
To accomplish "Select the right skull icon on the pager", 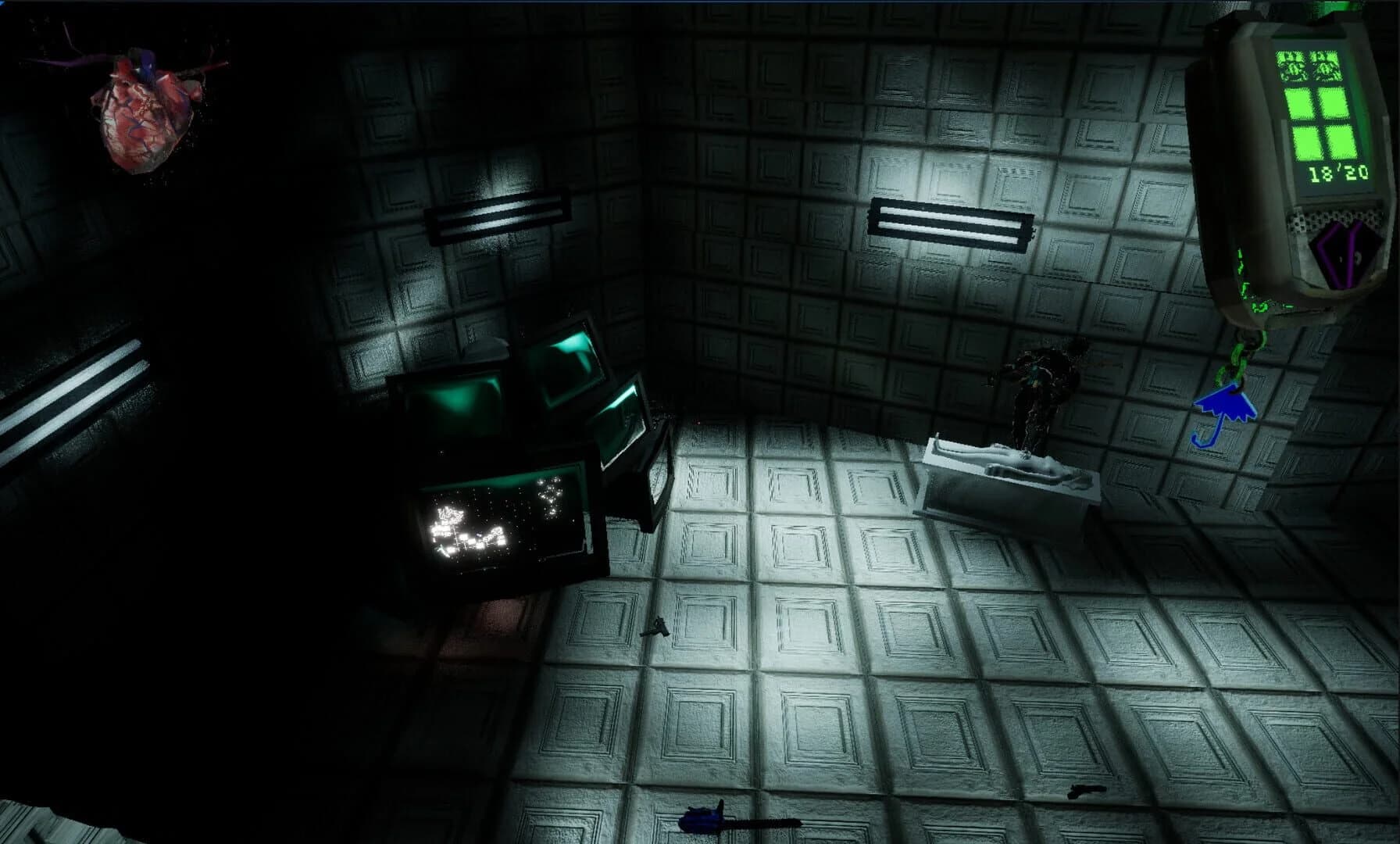I will coord(1326,66).
